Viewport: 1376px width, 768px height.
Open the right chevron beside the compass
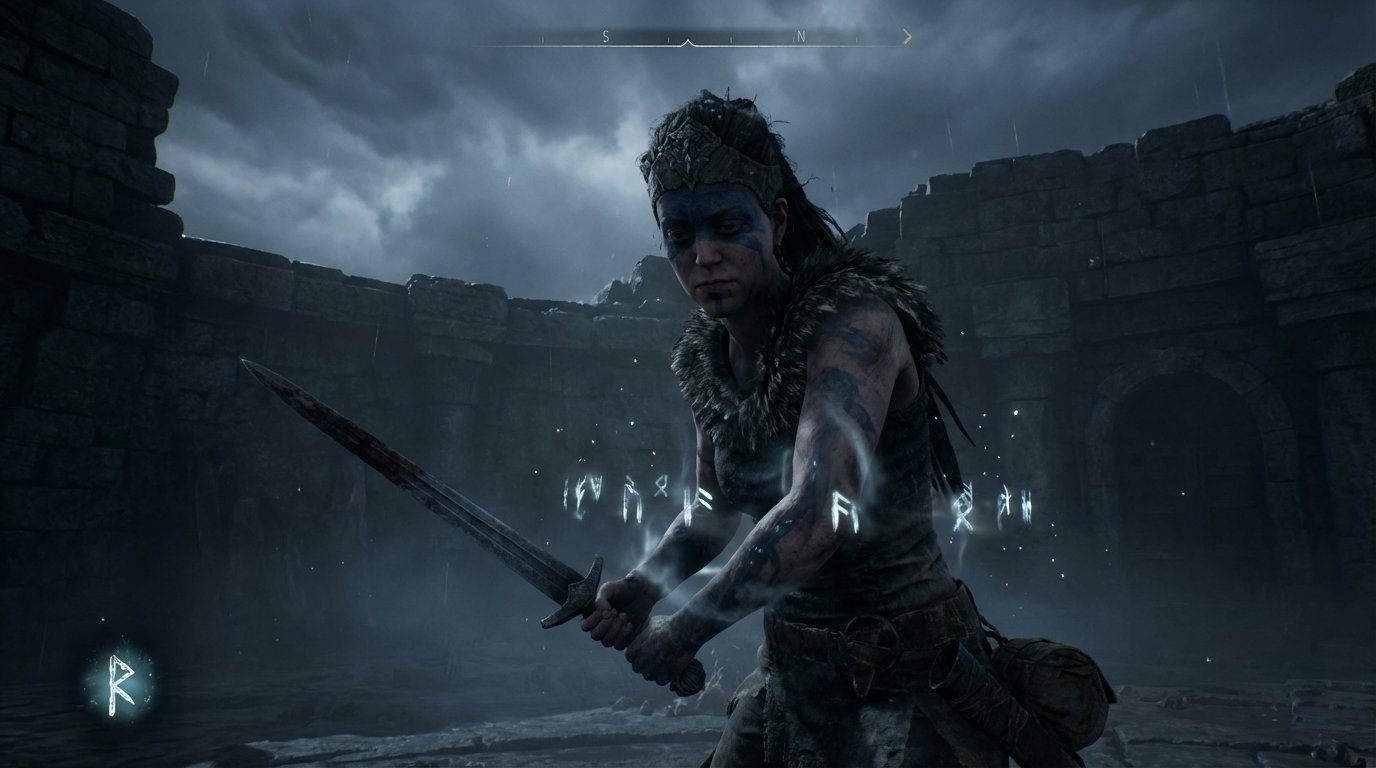click(907, 36)
